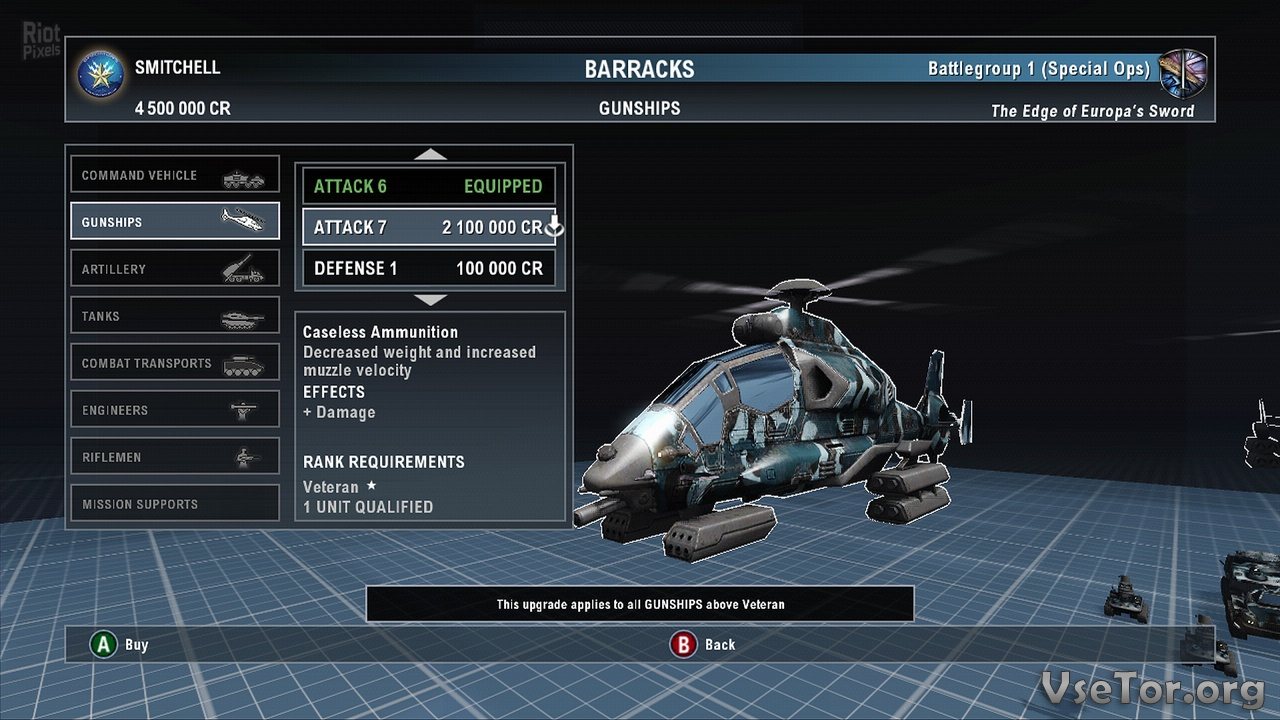Choose the Attack 7 upgrade row
Screen dimensions: 1280x720
point(429,227)
